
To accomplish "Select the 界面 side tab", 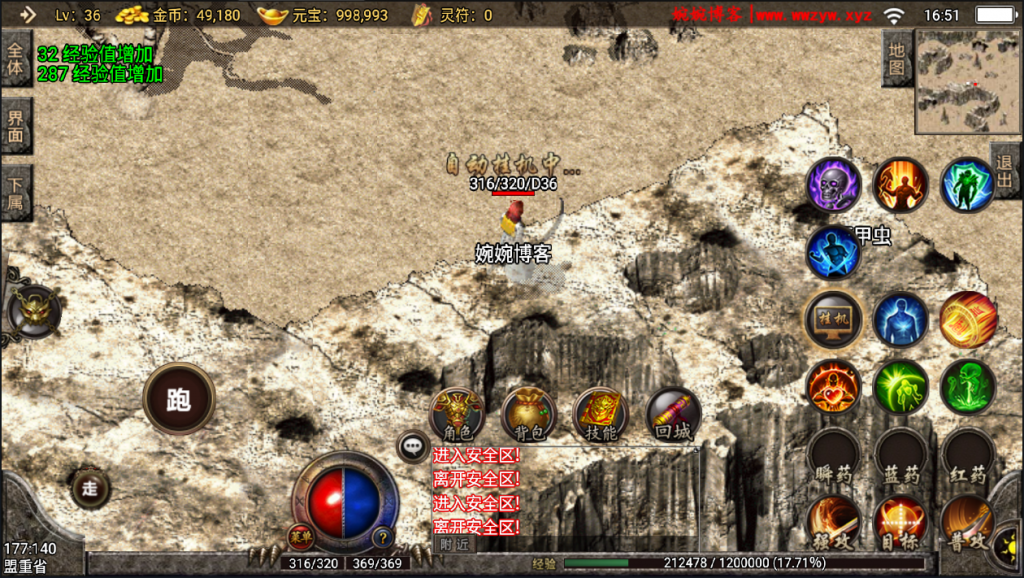I will click(15, 126).
